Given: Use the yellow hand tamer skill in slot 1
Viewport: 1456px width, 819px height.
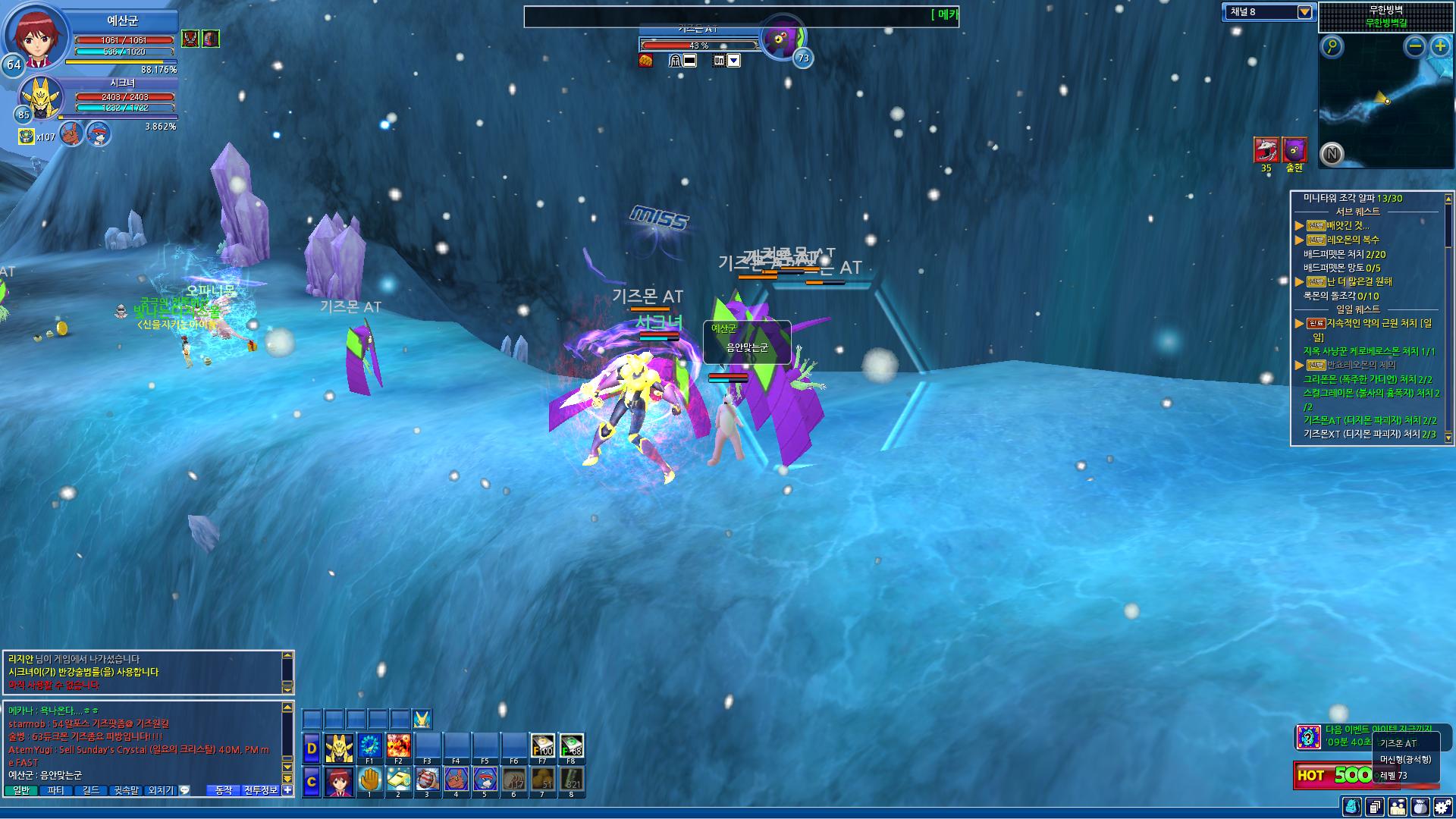Looking at the screenshot, I should pos(369,780).
